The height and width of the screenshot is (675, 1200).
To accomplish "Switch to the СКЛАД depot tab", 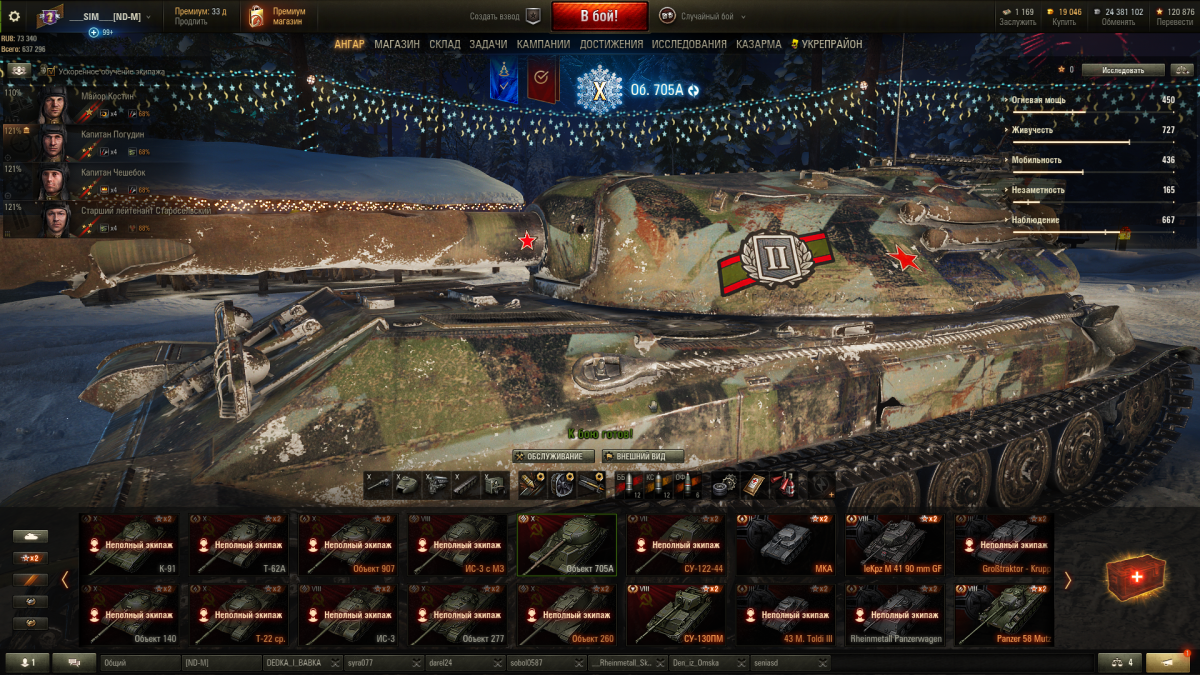I will [x=445, y=44].
